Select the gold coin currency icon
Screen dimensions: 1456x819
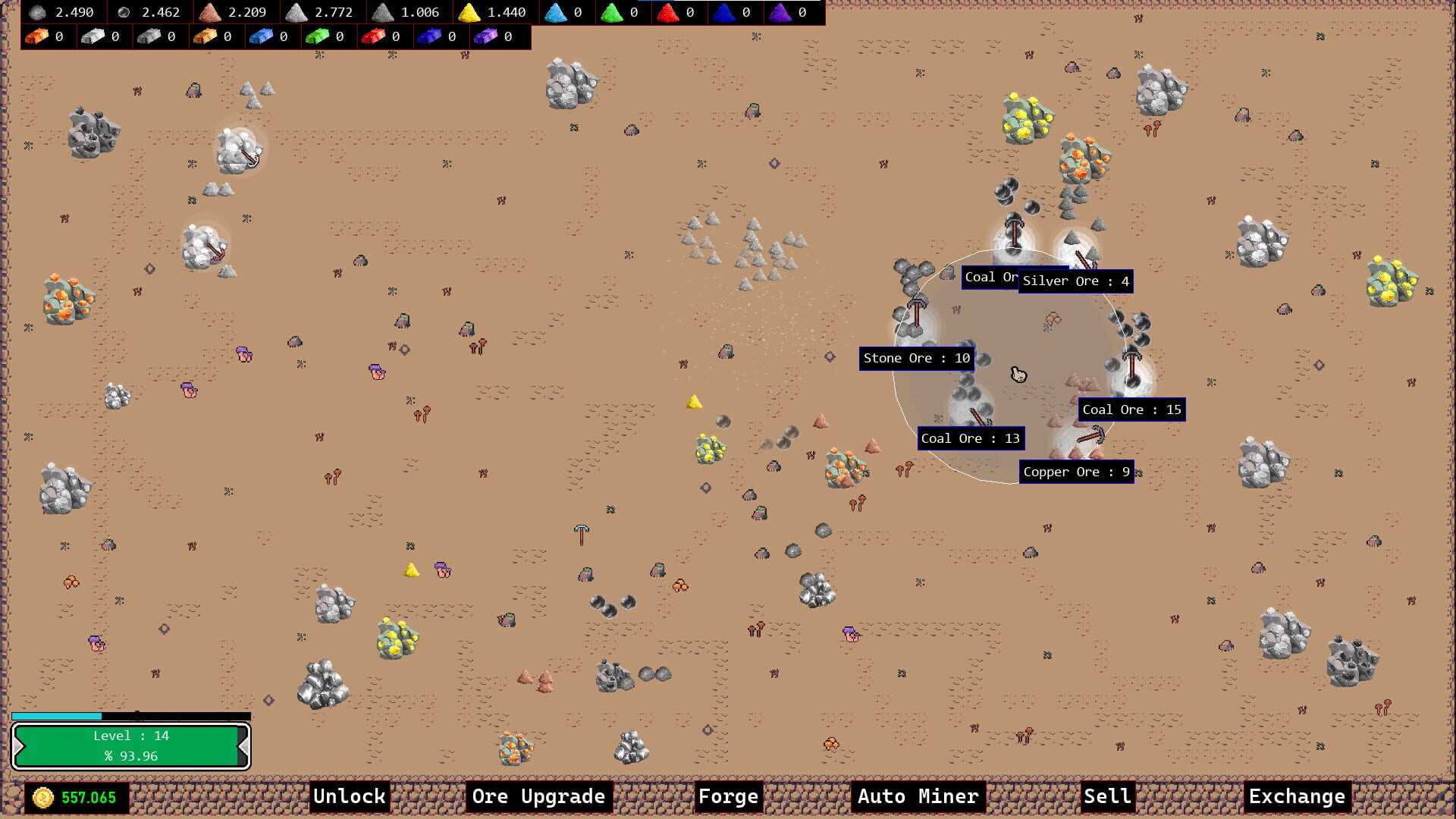(x=42, y=797)
